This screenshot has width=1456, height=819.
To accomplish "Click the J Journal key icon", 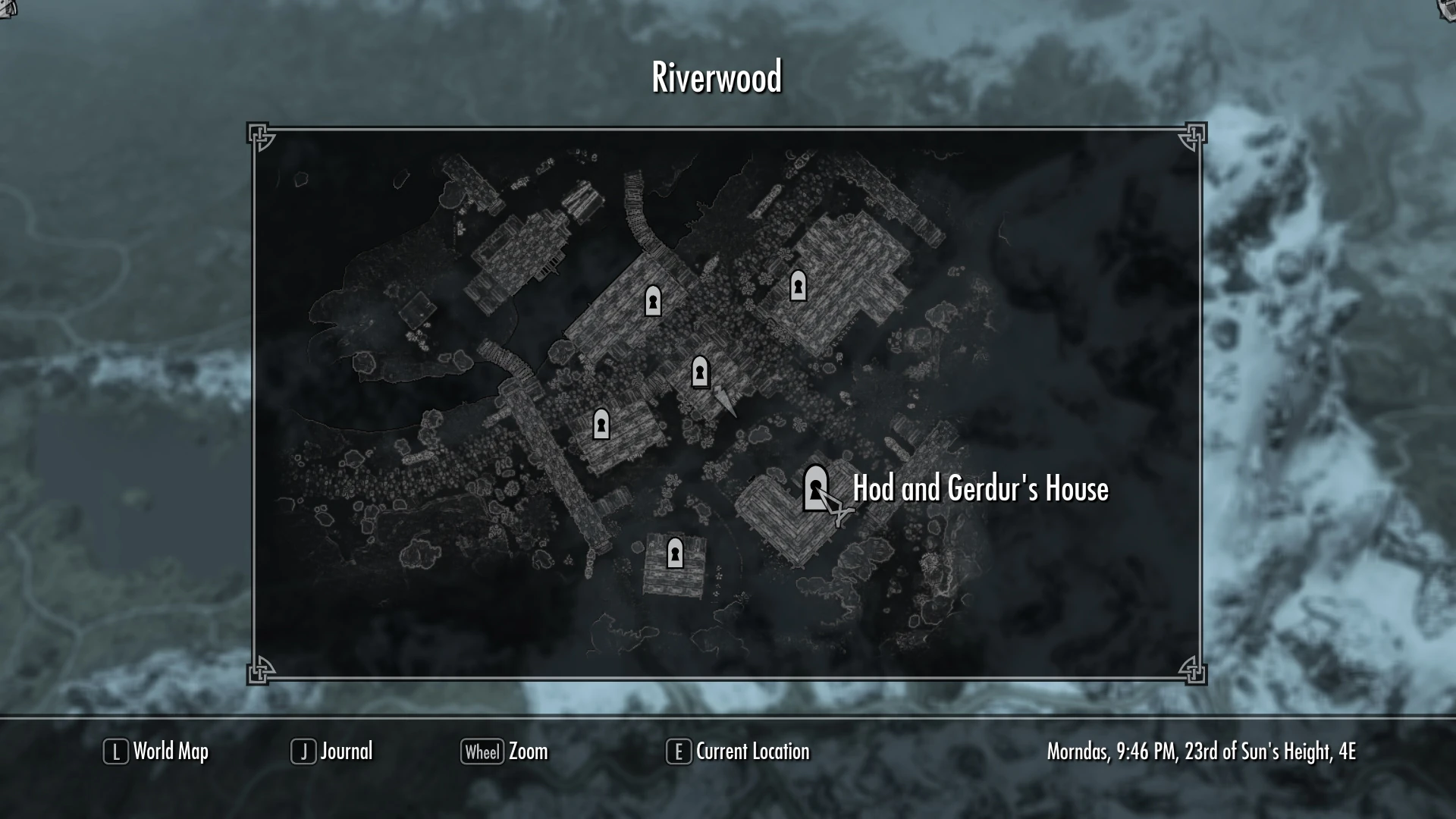I will click(x=303, y=752).
